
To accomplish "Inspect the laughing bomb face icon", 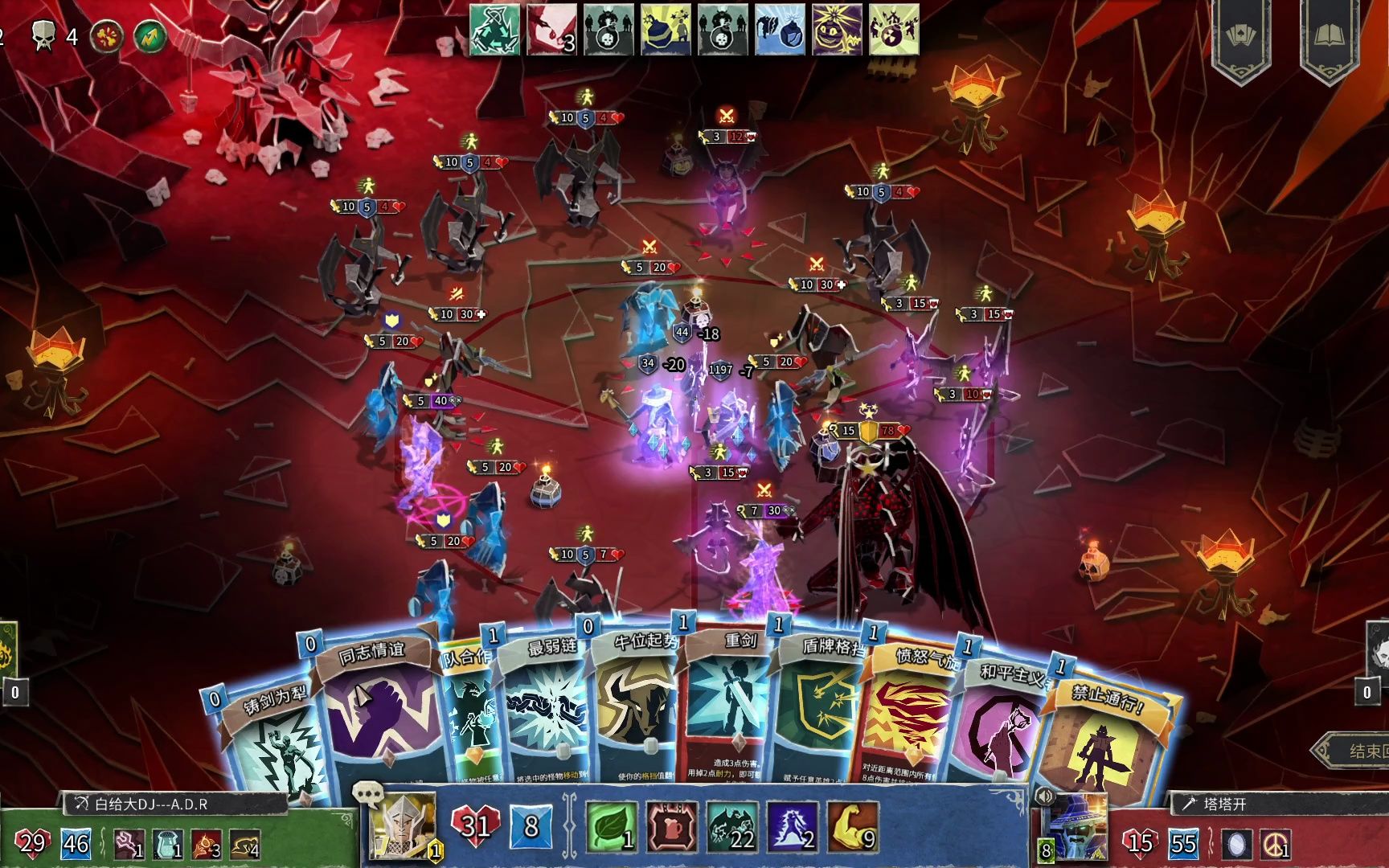I will (837, 31).
